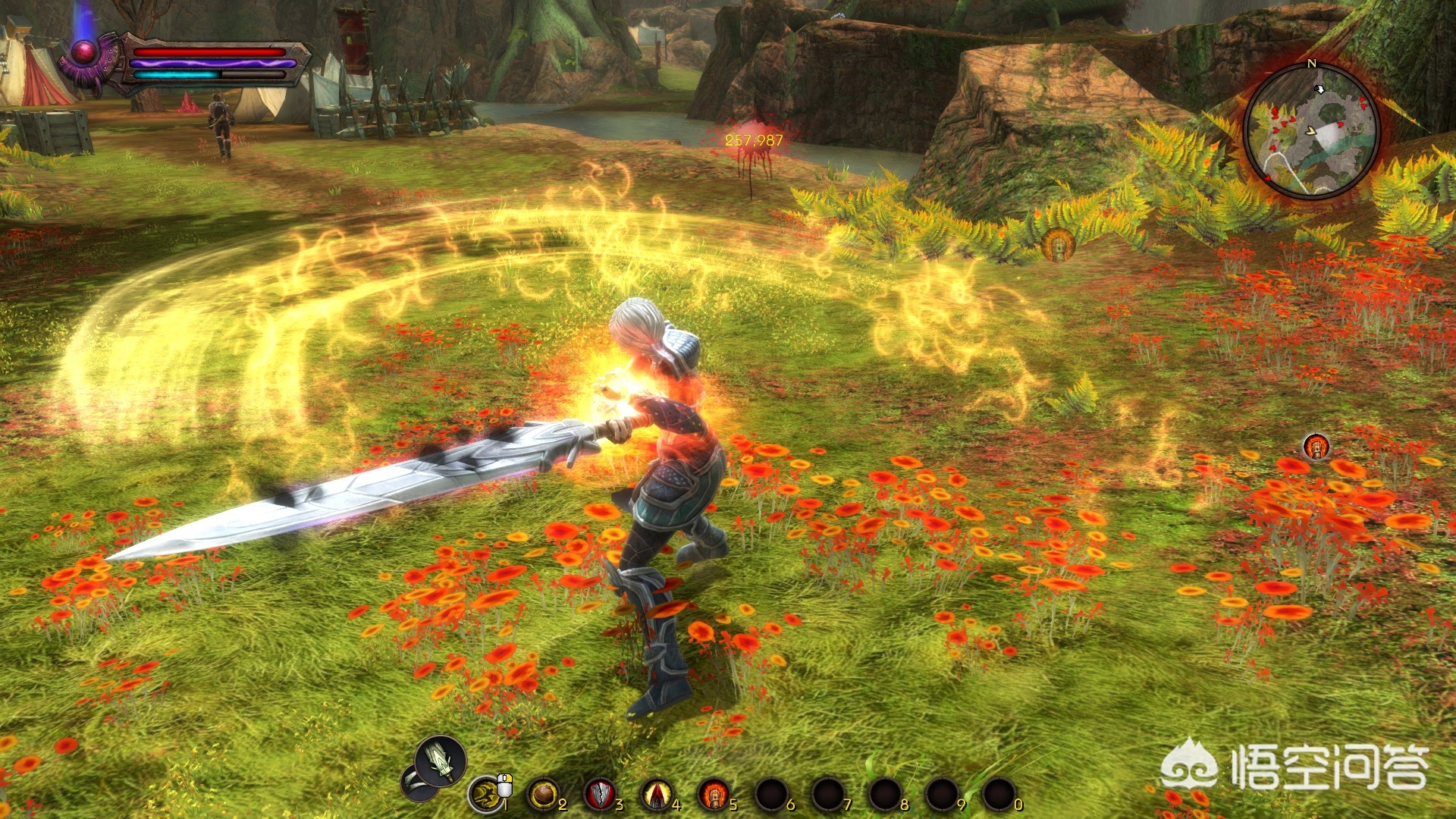
Task: Use the brown bomb ability in slot 2
Action: click(542, 794)
